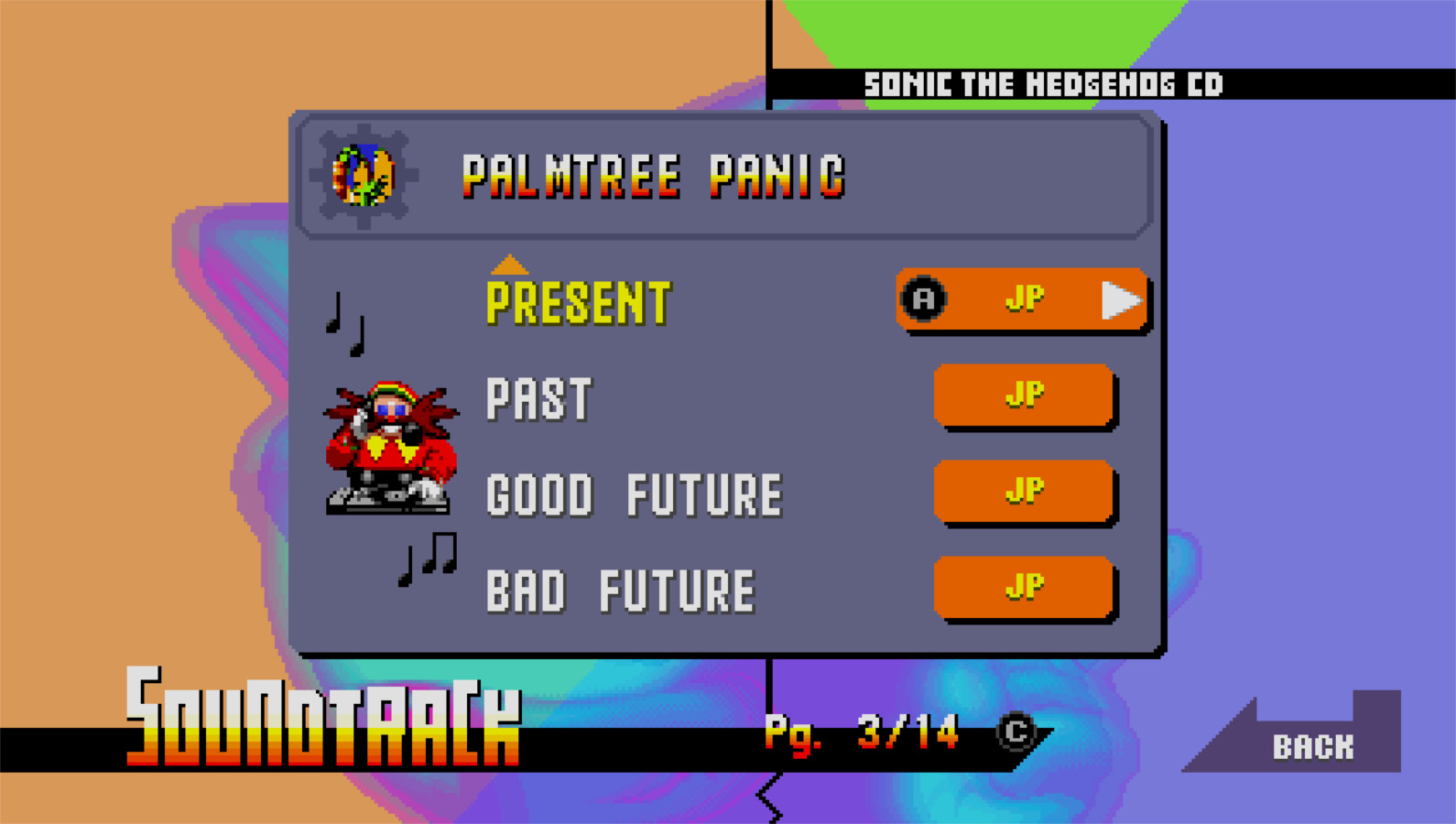The image size is (1456, 824).
Task: Click the orange up triangle above Present
Action: [510, 265]
